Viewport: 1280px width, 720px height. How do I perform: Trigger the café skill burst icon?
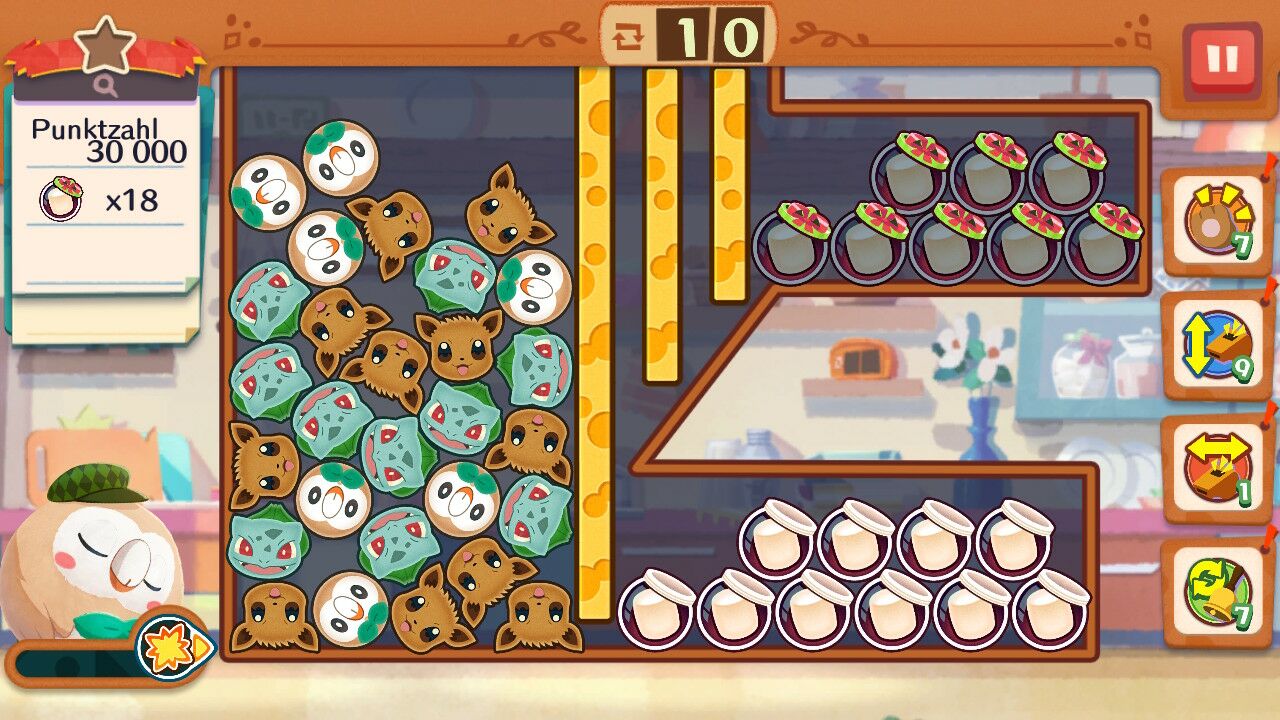tap(174, 647)
